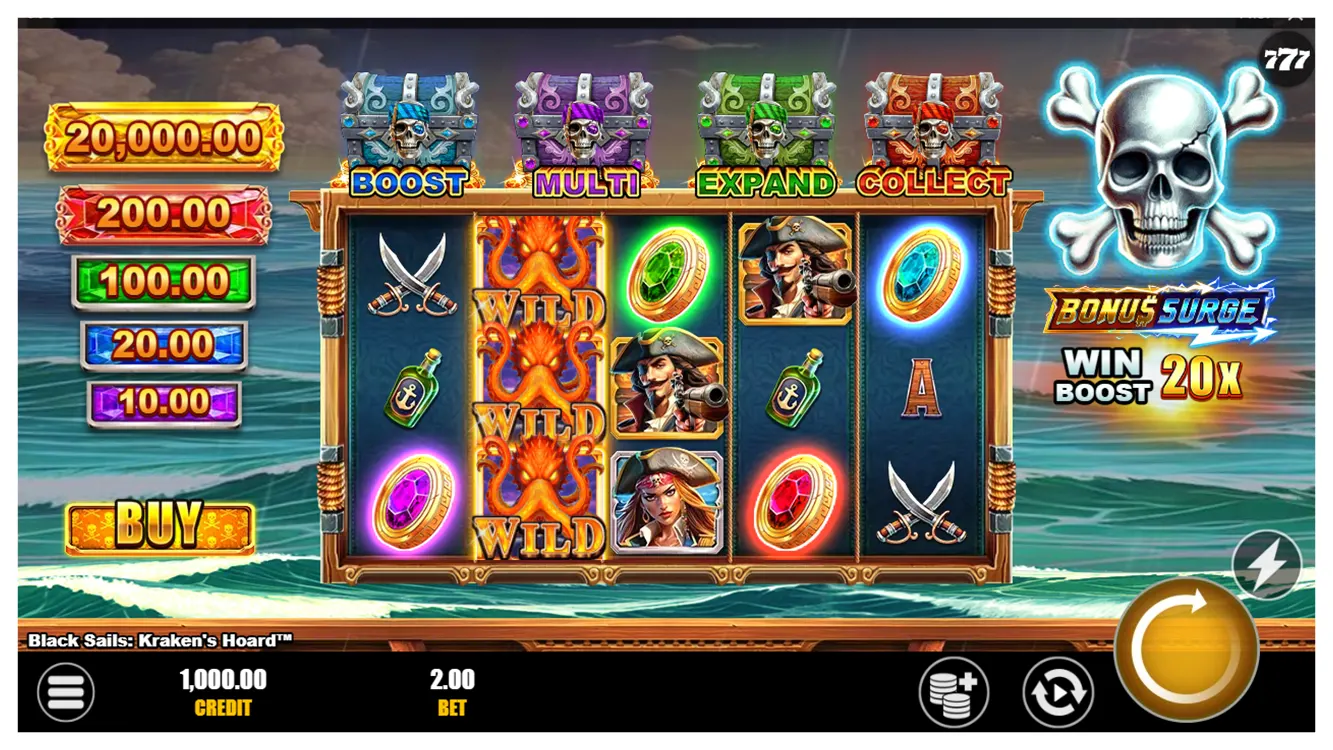
Task: Open the hamburger menu
Action: (66, 692)
